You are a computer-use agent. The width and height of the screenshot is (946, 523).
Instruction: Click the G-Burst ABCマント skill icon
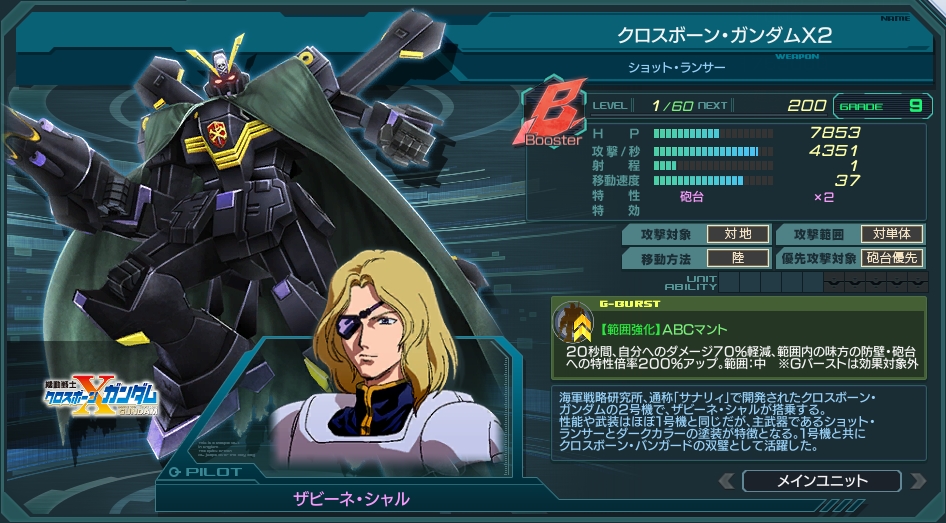[x=574, y=322]
